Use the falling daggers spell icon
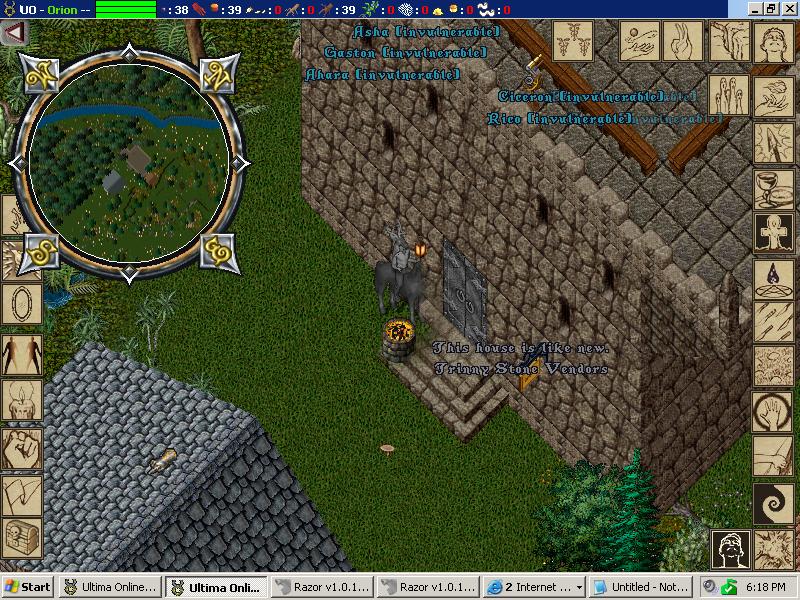 point(769,322)
